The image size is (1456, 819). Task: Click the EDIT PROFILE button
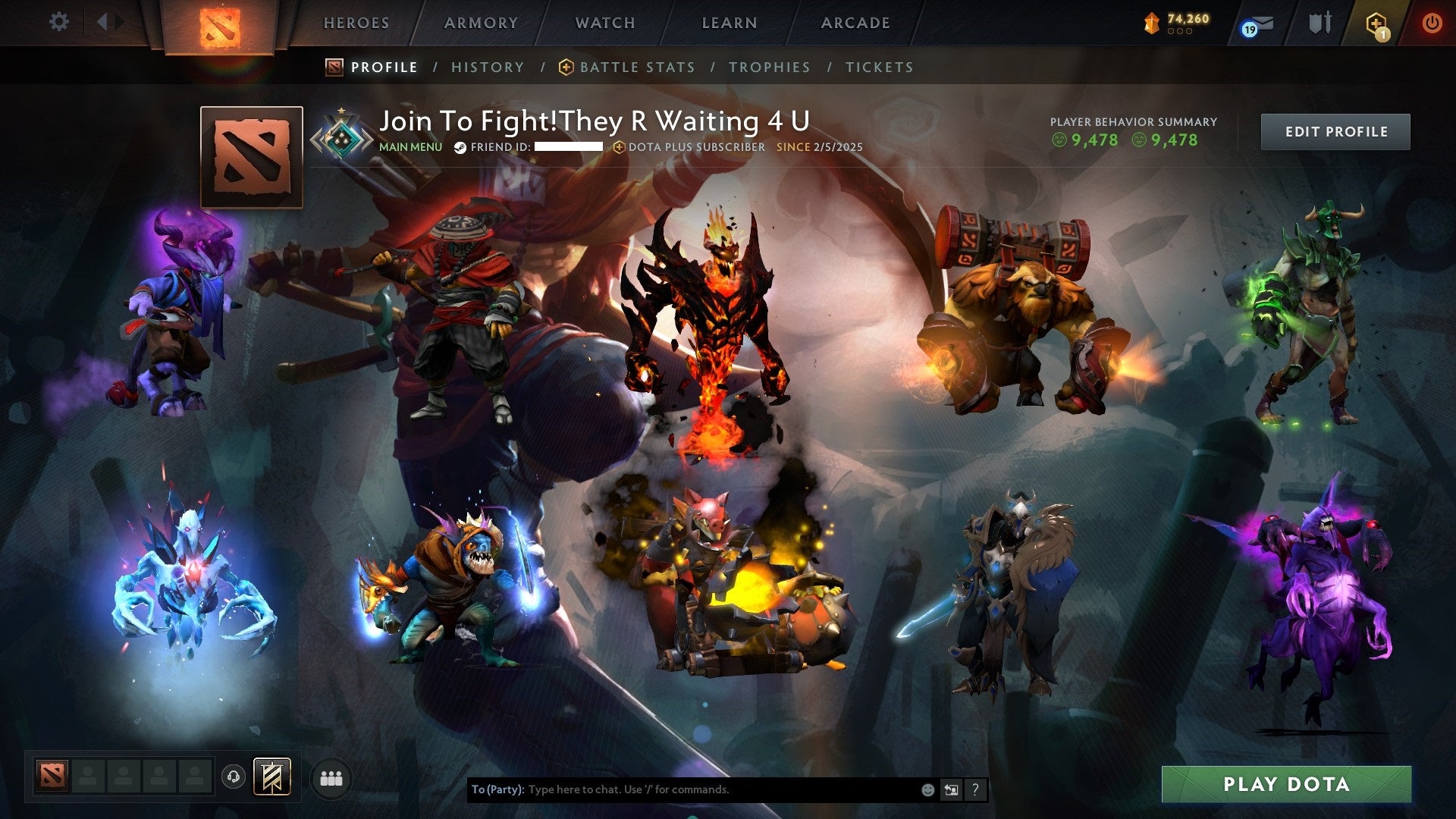click(x=1335, y=130)
